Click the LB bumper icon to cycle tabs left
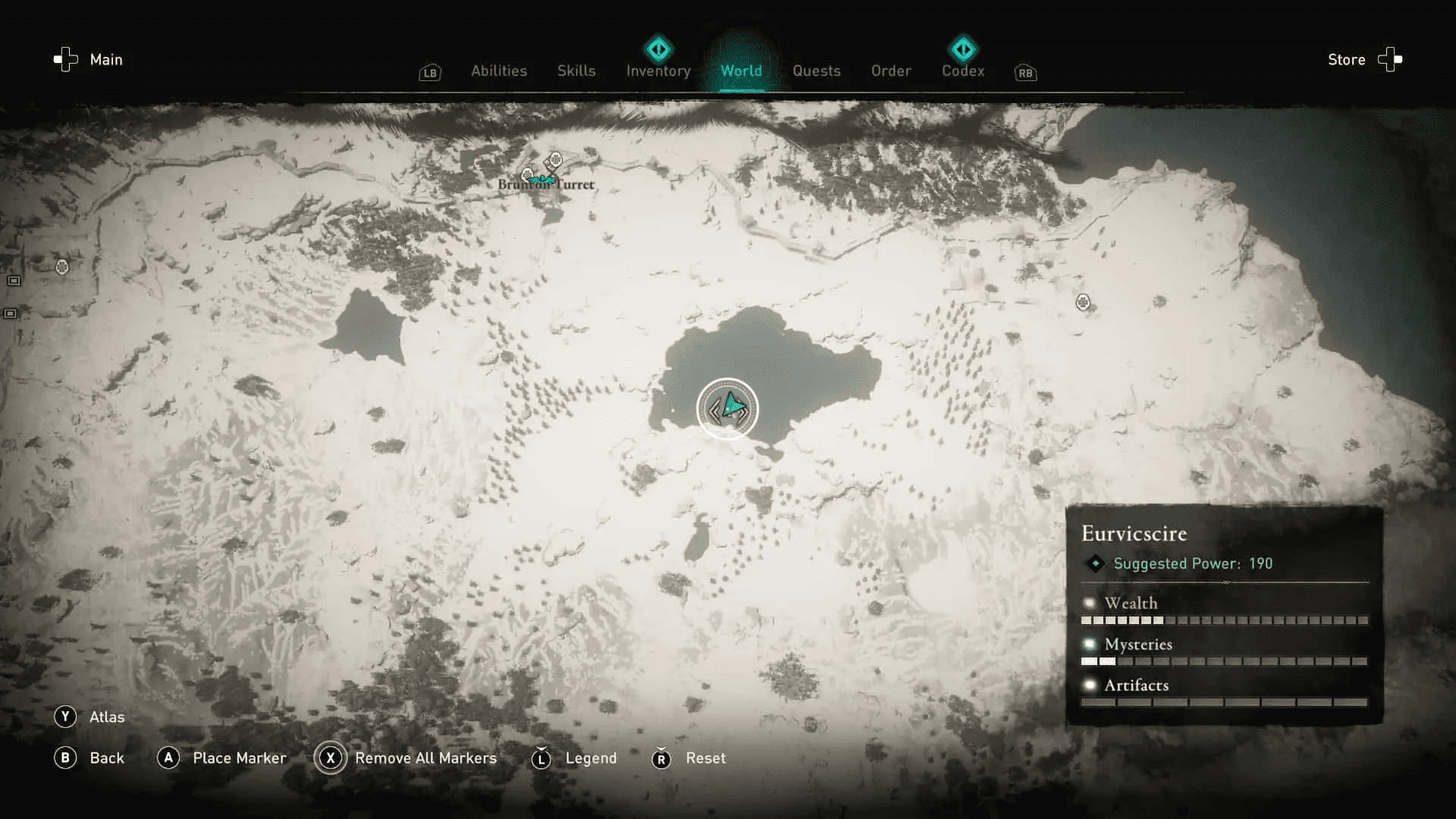The image size is (1456, 819). click(429, 73)
